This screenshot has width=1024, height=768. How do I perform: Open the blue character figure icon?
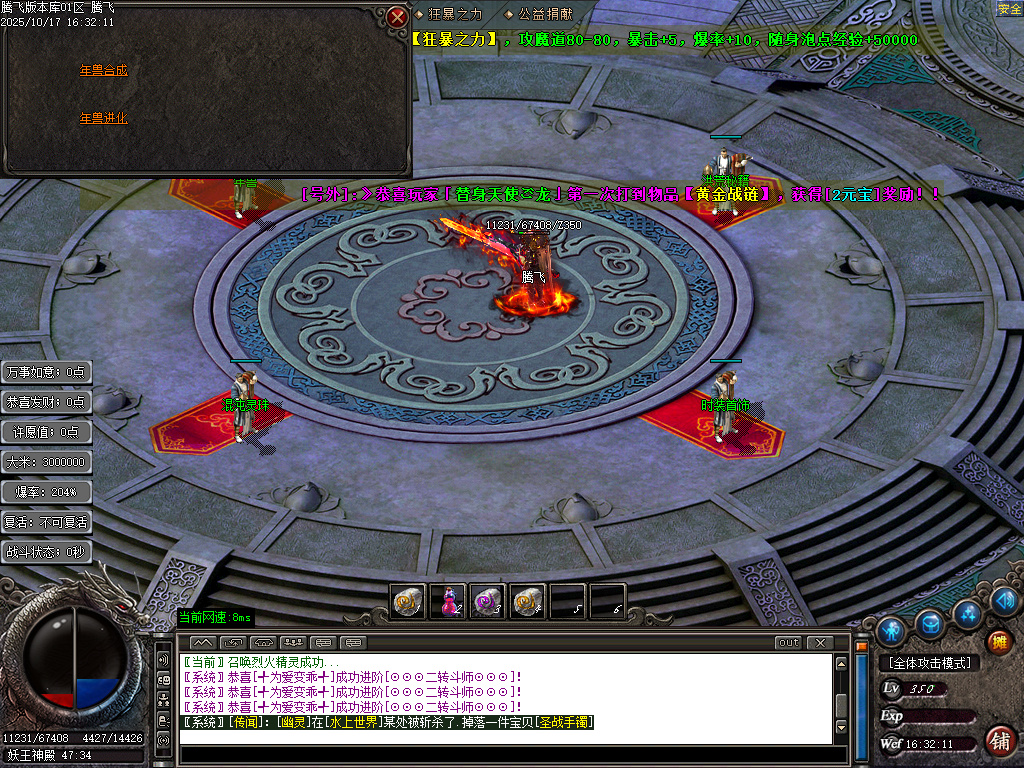click(x=890, y=630)
